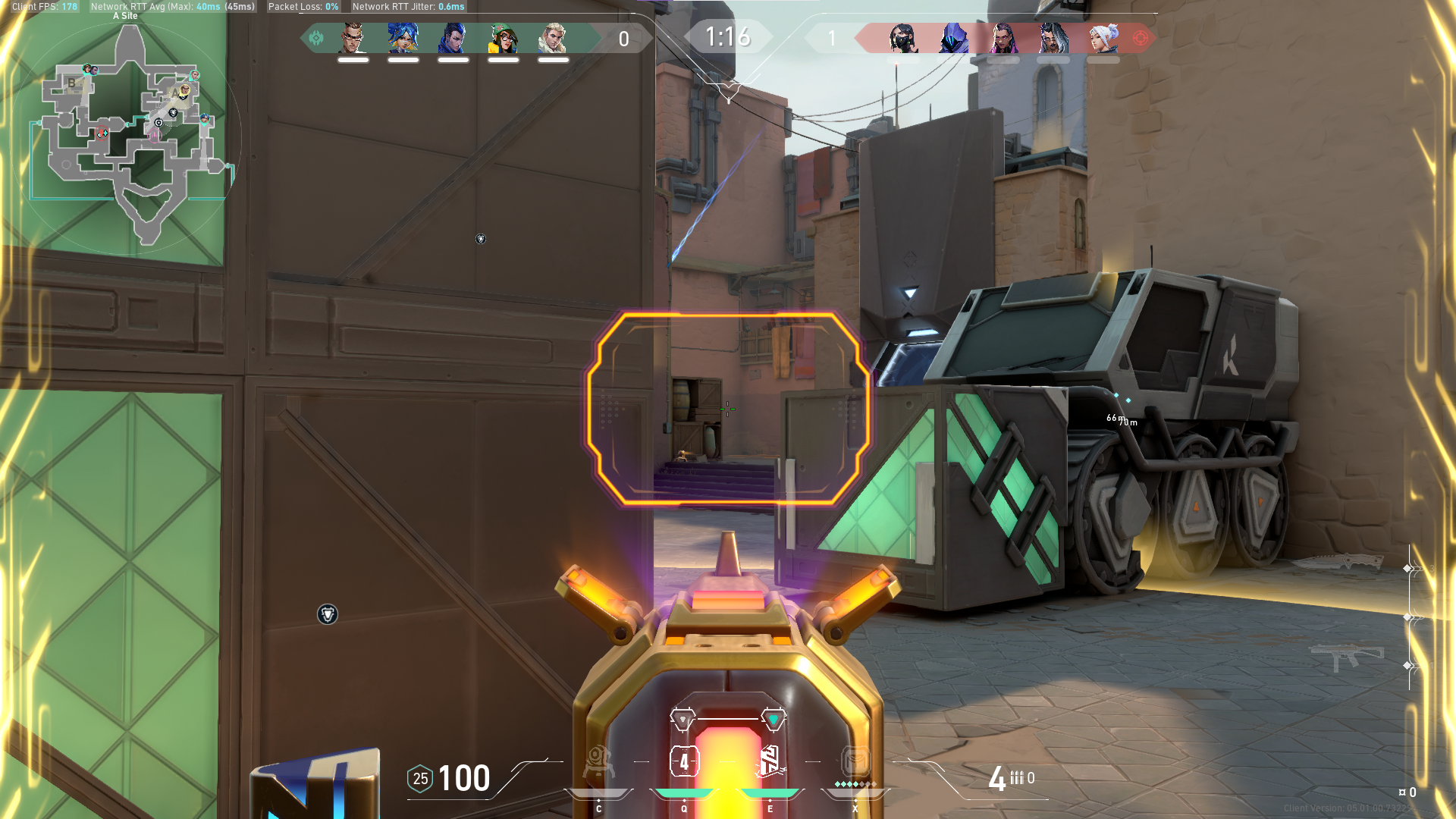Select enemy Reyna's portrait
The width and height of the screenshot is (1456, 819).
pyautogui.click(x=1003, y=38)
